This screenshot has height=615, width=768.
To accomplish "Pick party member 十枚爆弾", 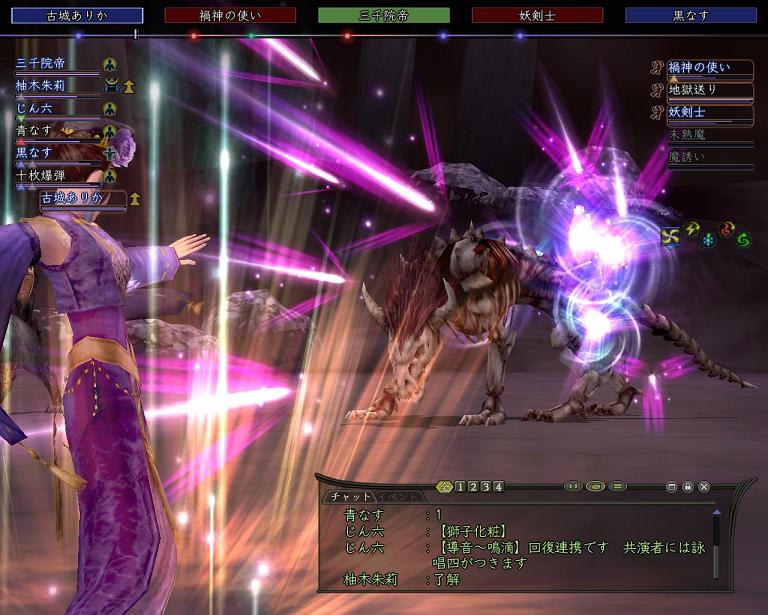I will [x=42, y=176].
